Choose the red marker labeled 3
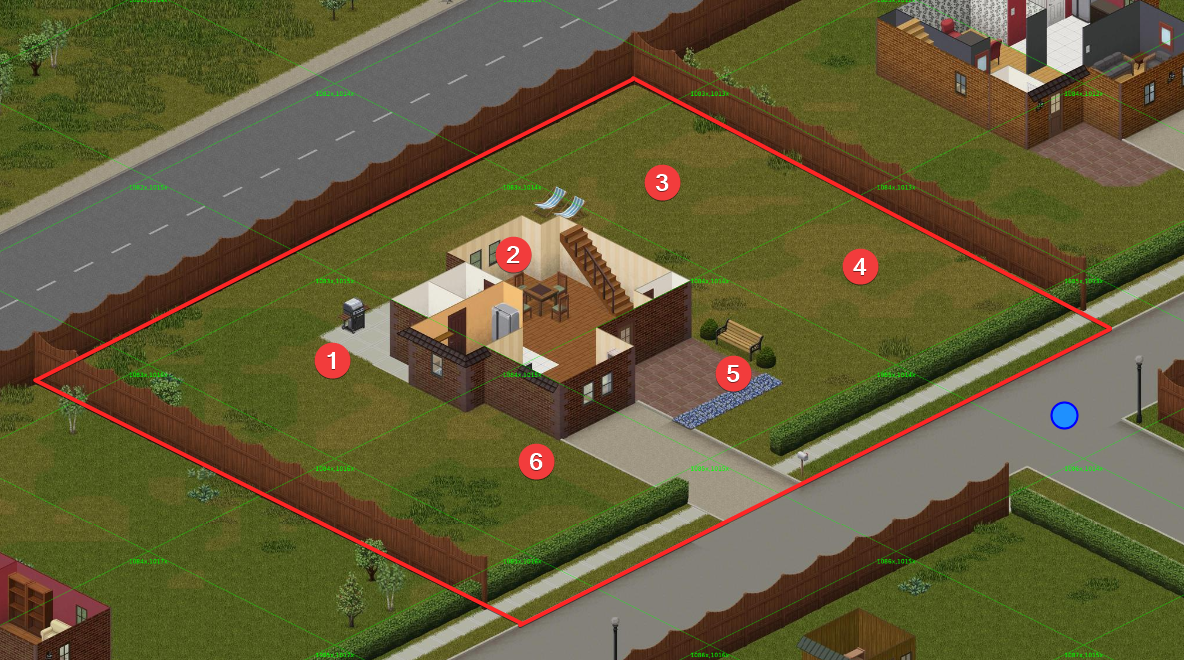The height and width of the screenshot is (660, 1184). [662, 183]
